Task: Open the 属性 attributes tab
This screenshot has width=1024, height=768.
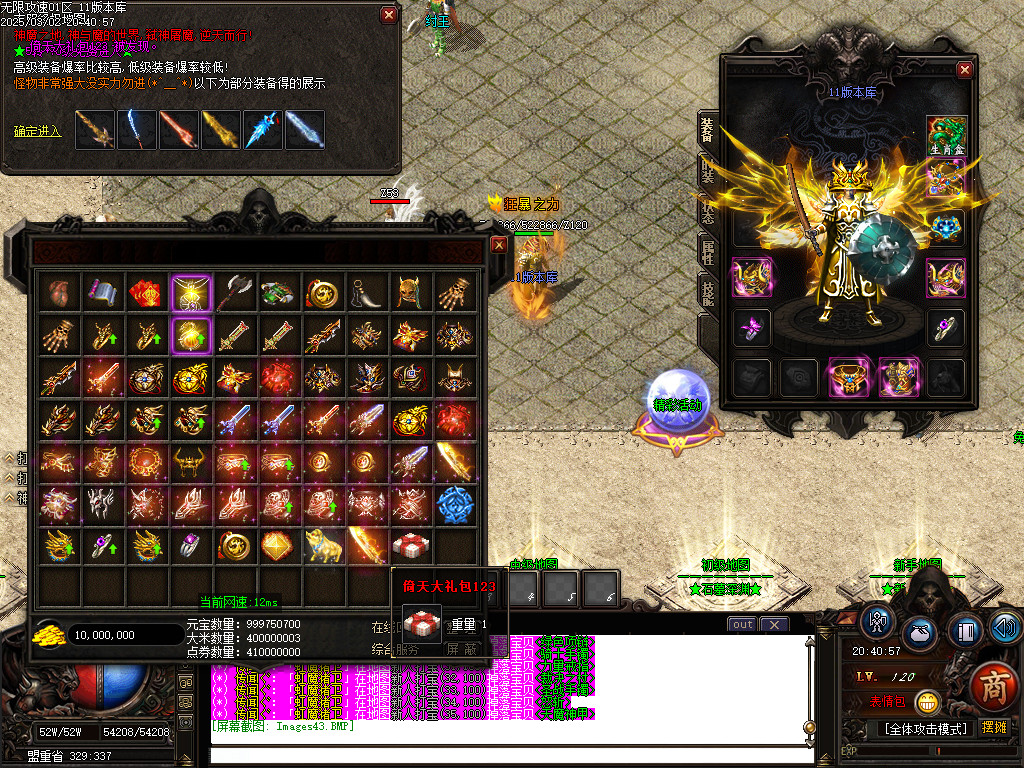Action: (707, 252)
